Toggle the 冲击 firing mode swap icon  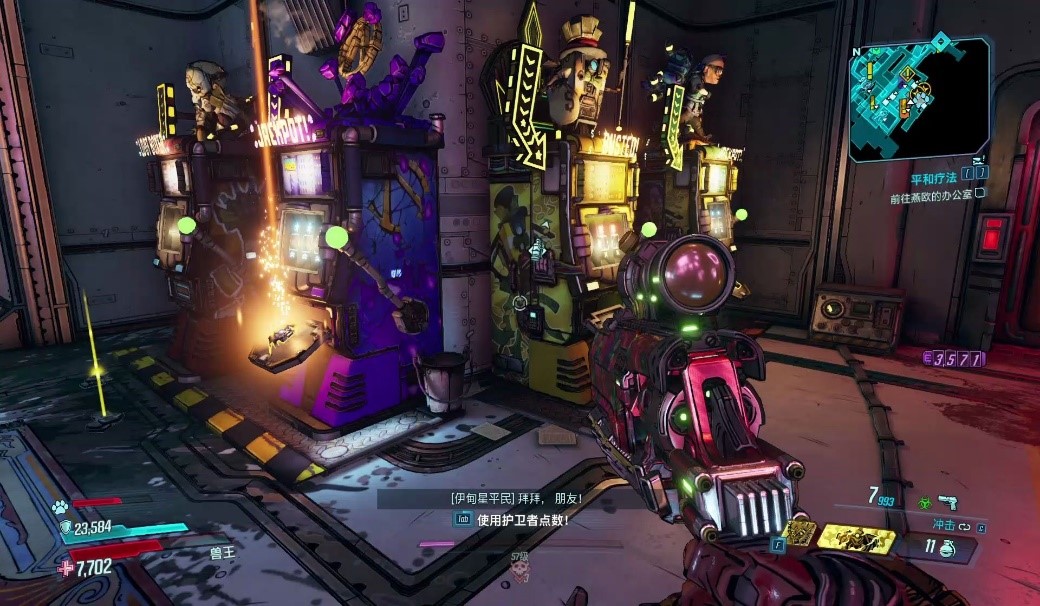tap(964, 525)
